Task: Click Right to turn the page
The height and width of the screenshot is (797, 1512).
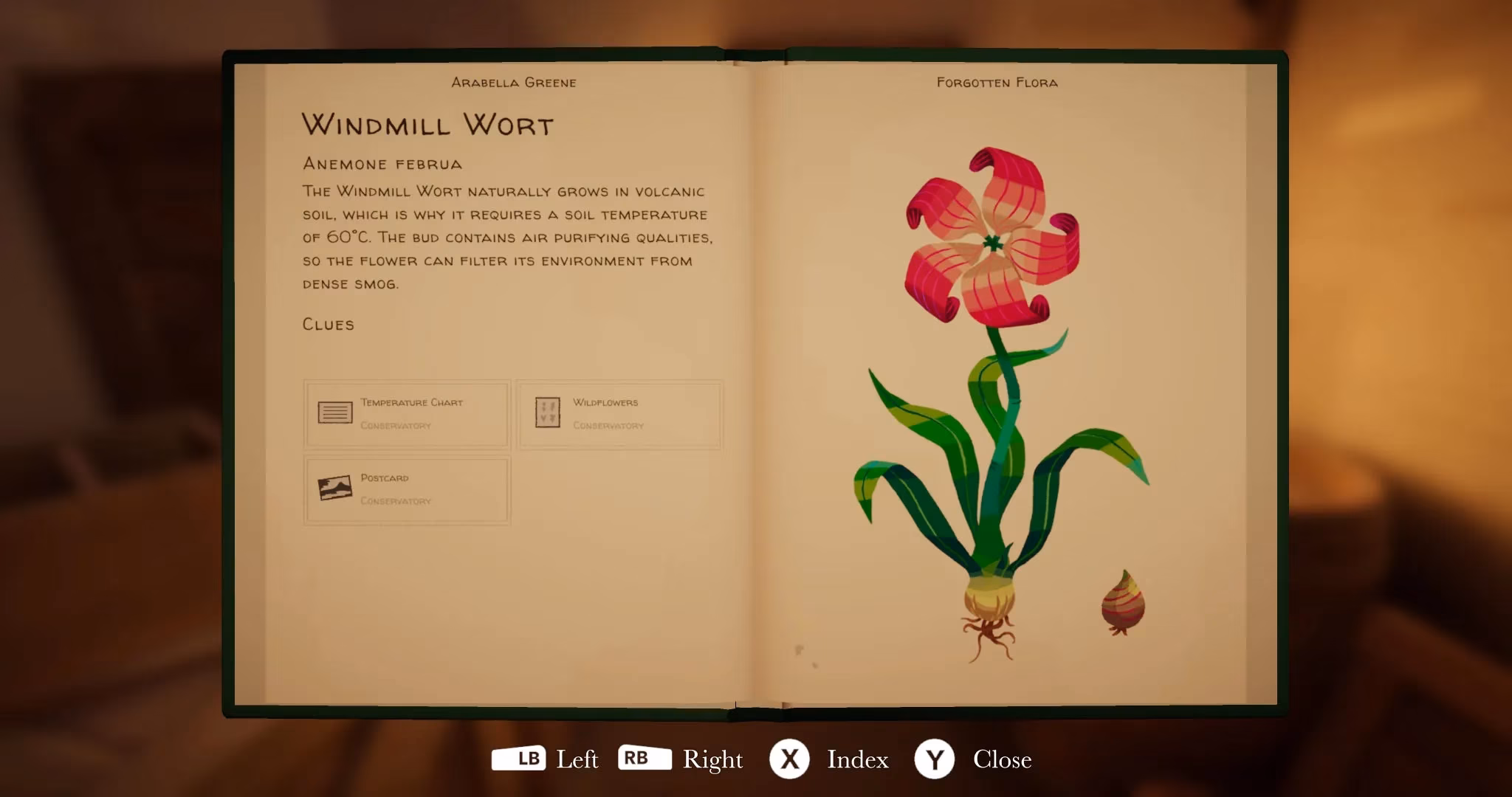Action: pyautogui.click(x=713, y=759)
